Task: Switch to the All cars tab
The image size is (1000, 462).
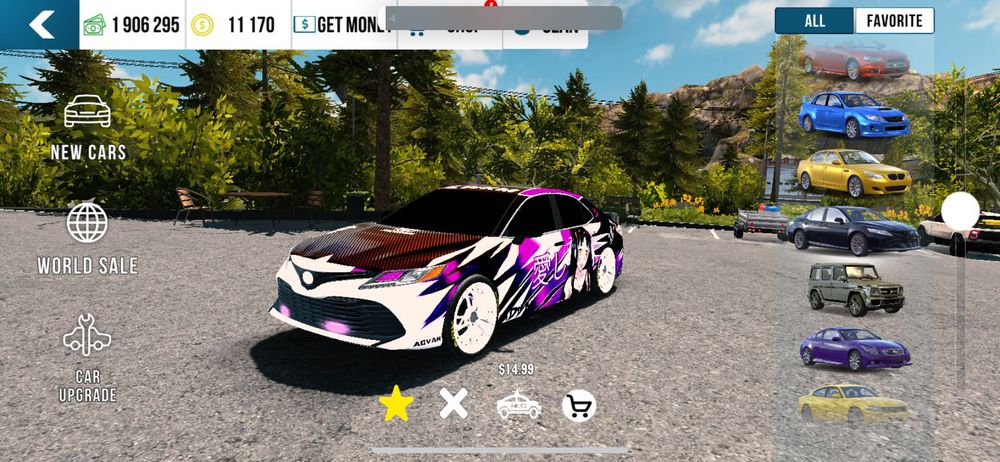Action: [814, 21]
